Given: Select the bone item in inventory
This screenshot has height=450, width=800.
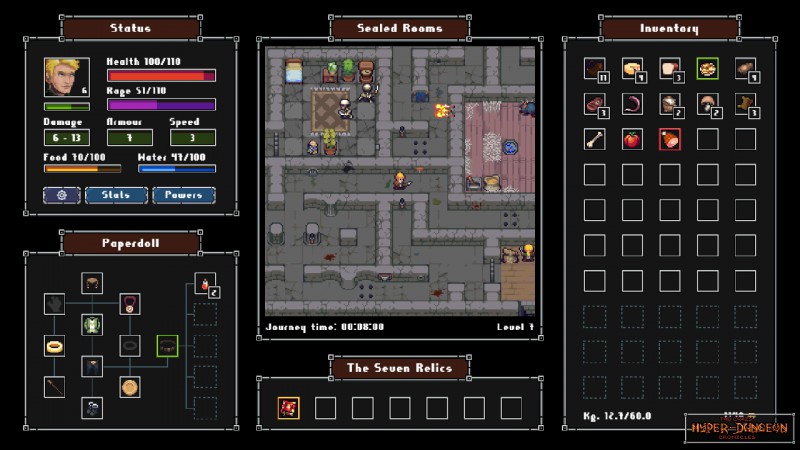Looking at the screenshot, I should point(595,139).
